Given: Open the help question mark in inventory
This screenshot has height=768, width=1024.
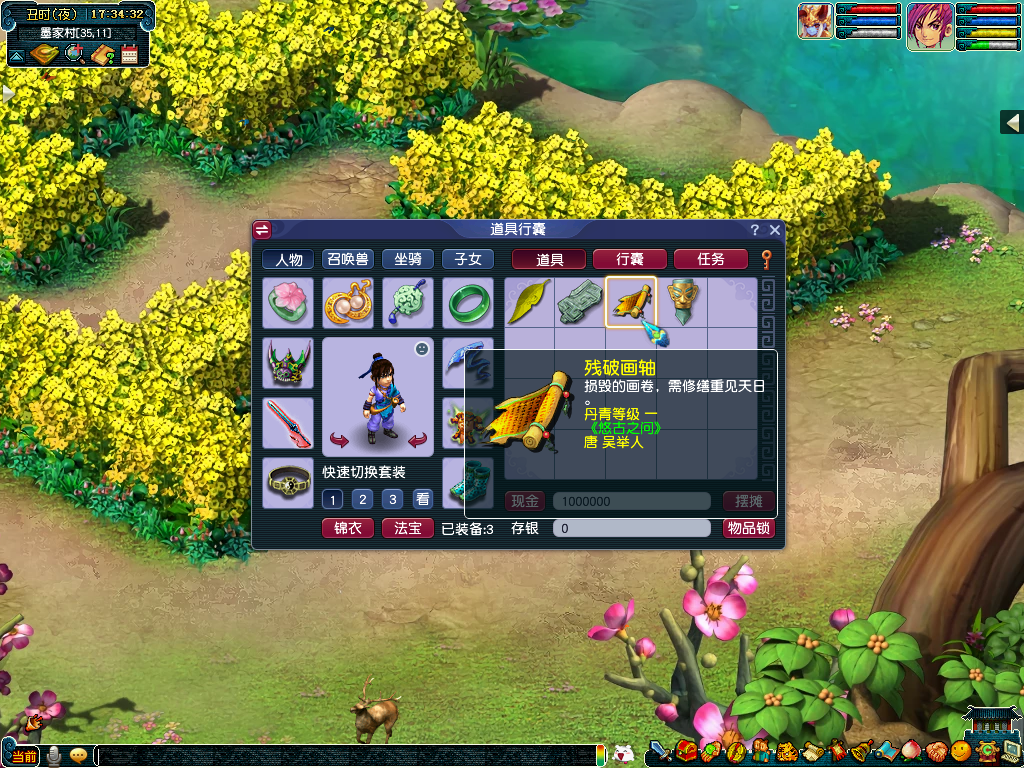Looking at the screenshot, I should click(x=755, y=230).
